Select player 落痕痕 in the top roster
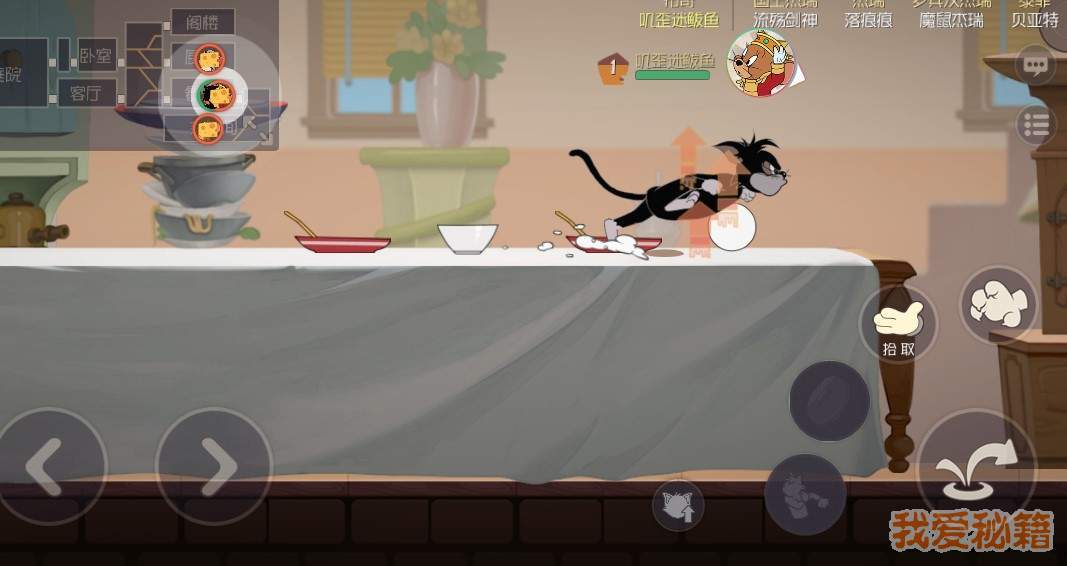 click(x=867, y=19)
